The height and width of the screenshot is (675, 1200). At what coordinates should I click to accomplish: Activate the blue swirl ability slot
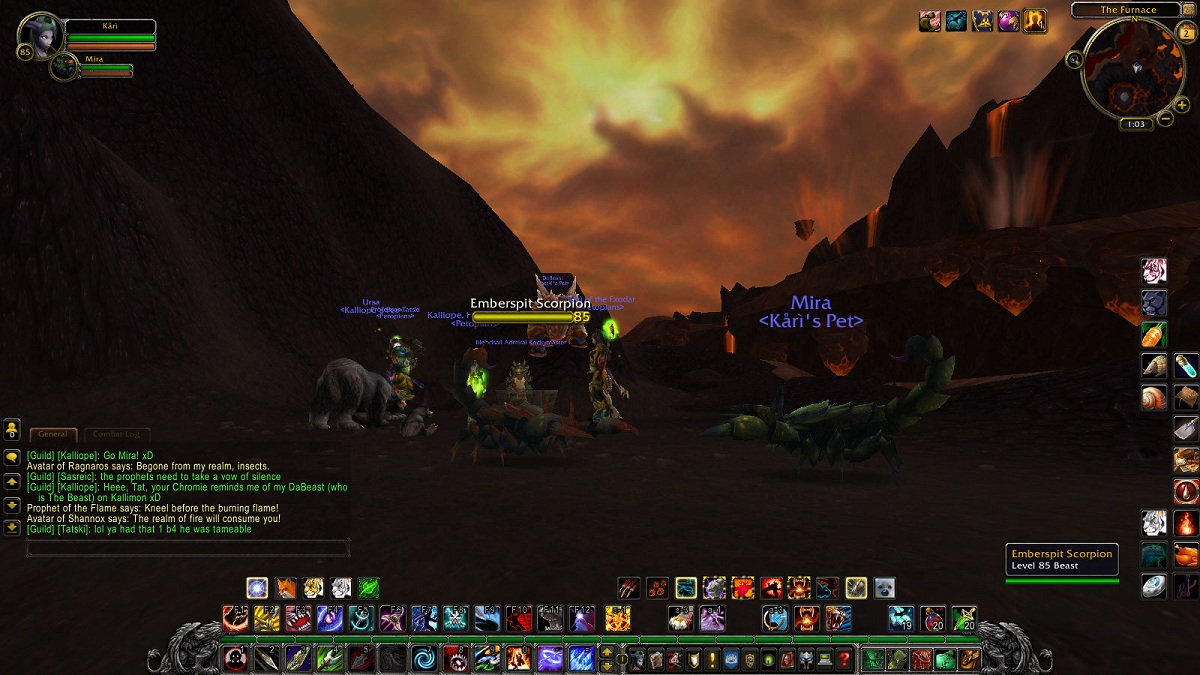(x=424, y=658)
